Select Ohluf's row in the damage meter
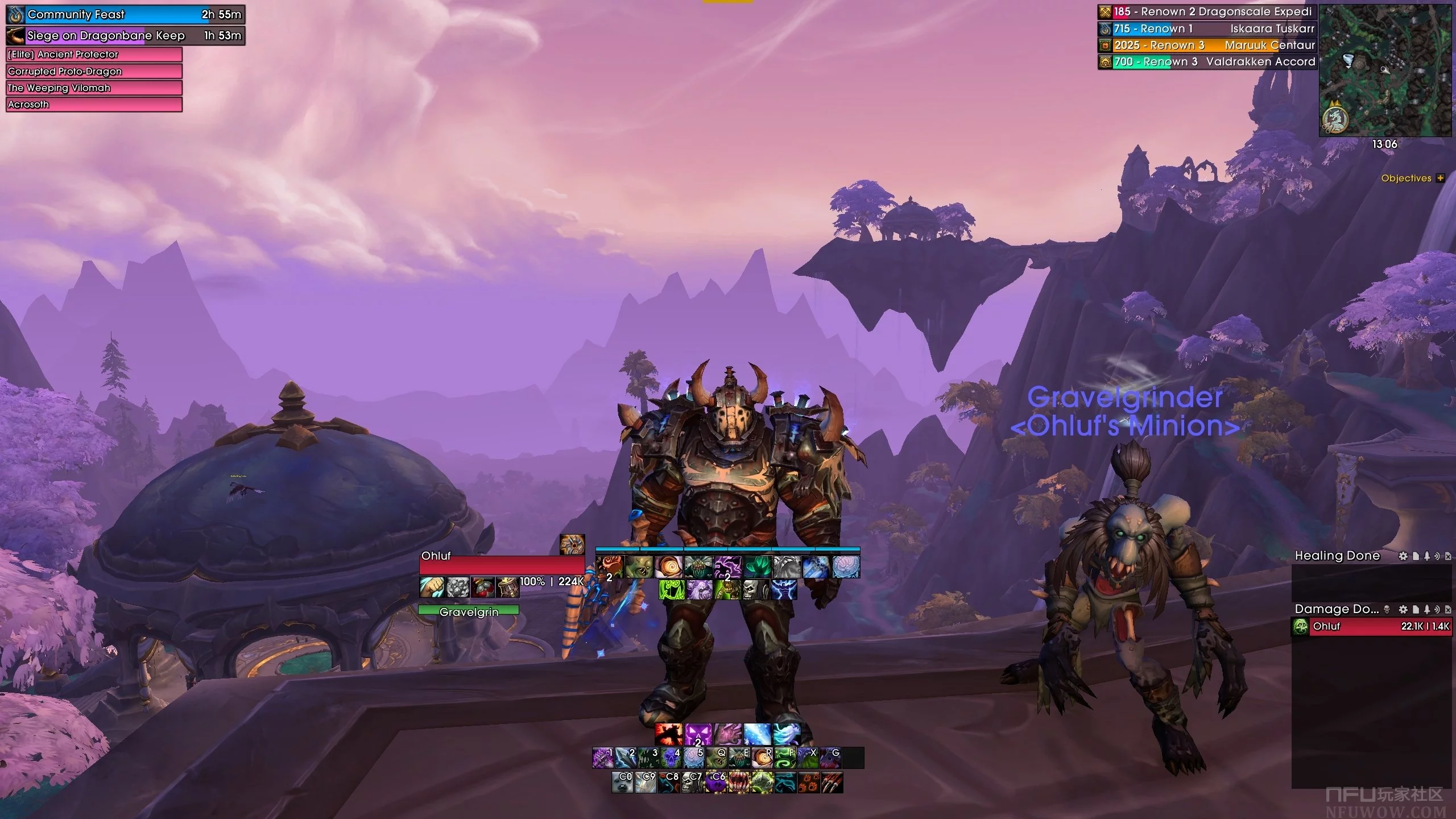 (1372, 626)
